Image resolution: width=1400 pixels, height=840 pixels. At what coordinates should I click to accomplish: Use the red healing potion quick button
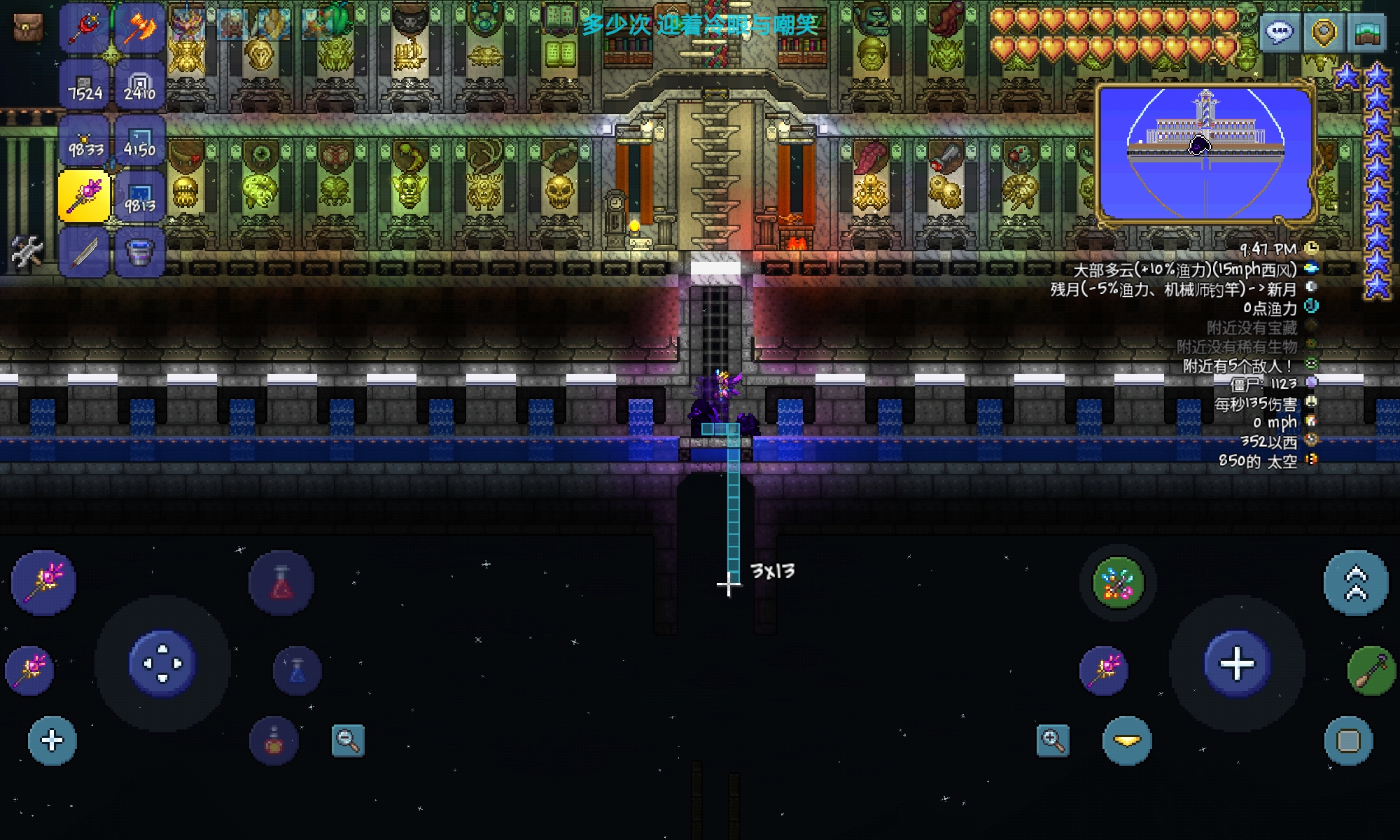(x=281, y=583)
